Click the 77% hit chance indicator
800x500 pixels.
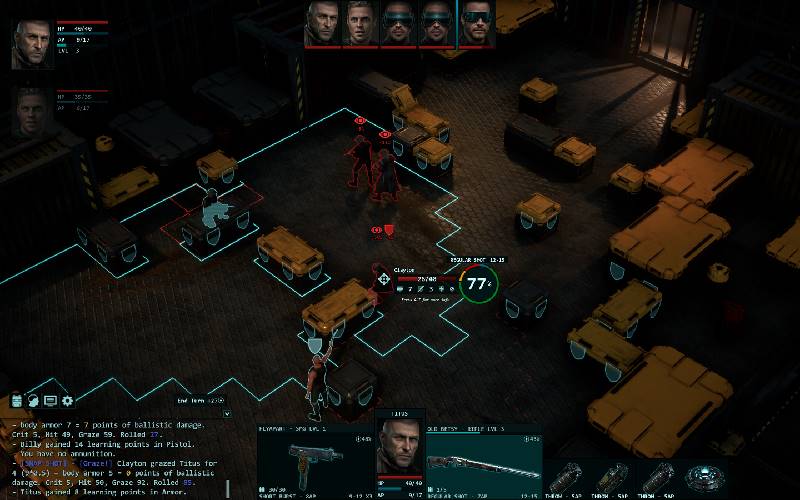pos(479,284)
